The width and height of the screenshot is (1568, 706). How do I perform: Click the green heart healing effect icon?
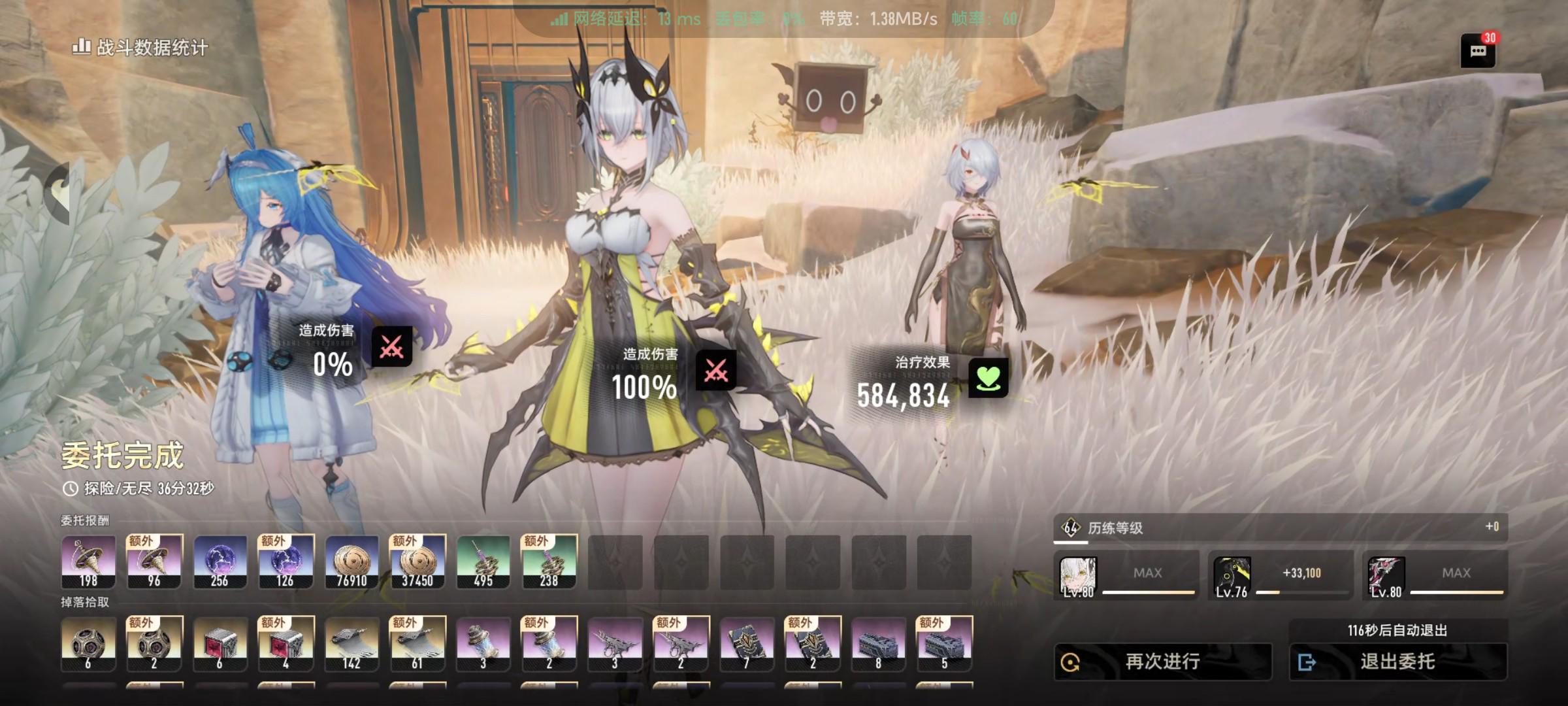coord(988,378)
